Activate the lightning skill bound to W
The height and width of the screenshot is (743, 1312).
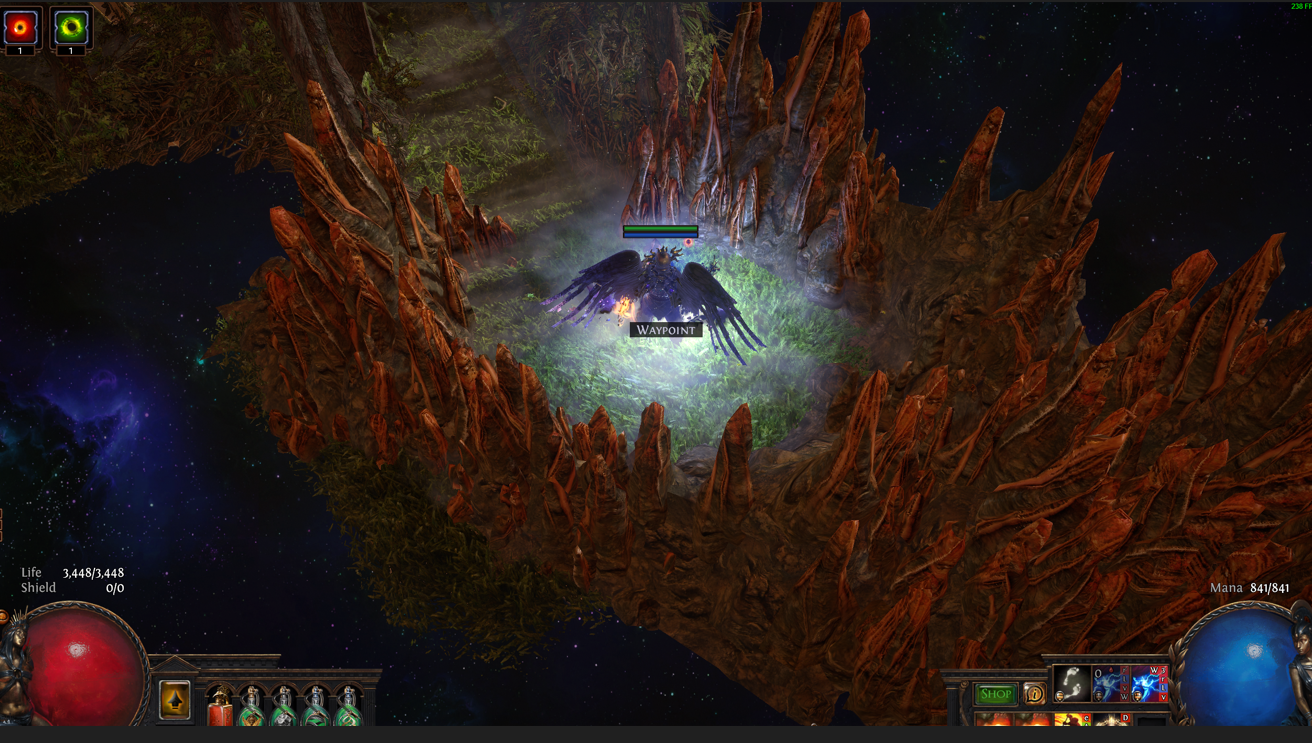click(1149, 684)
